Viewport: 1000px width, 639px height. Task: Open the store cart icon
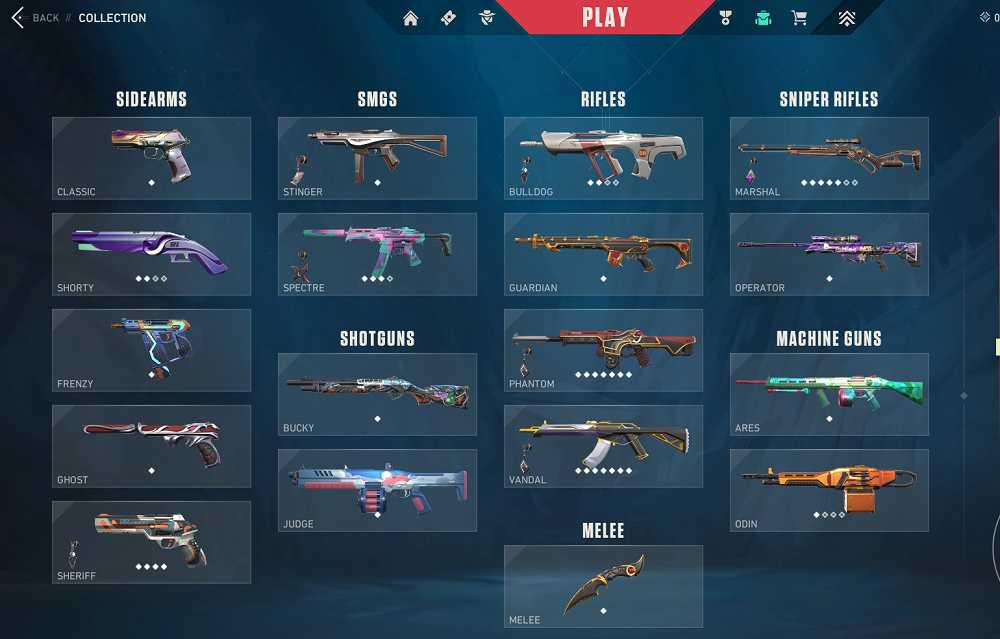pyautogui.click(x=799, y=18)
